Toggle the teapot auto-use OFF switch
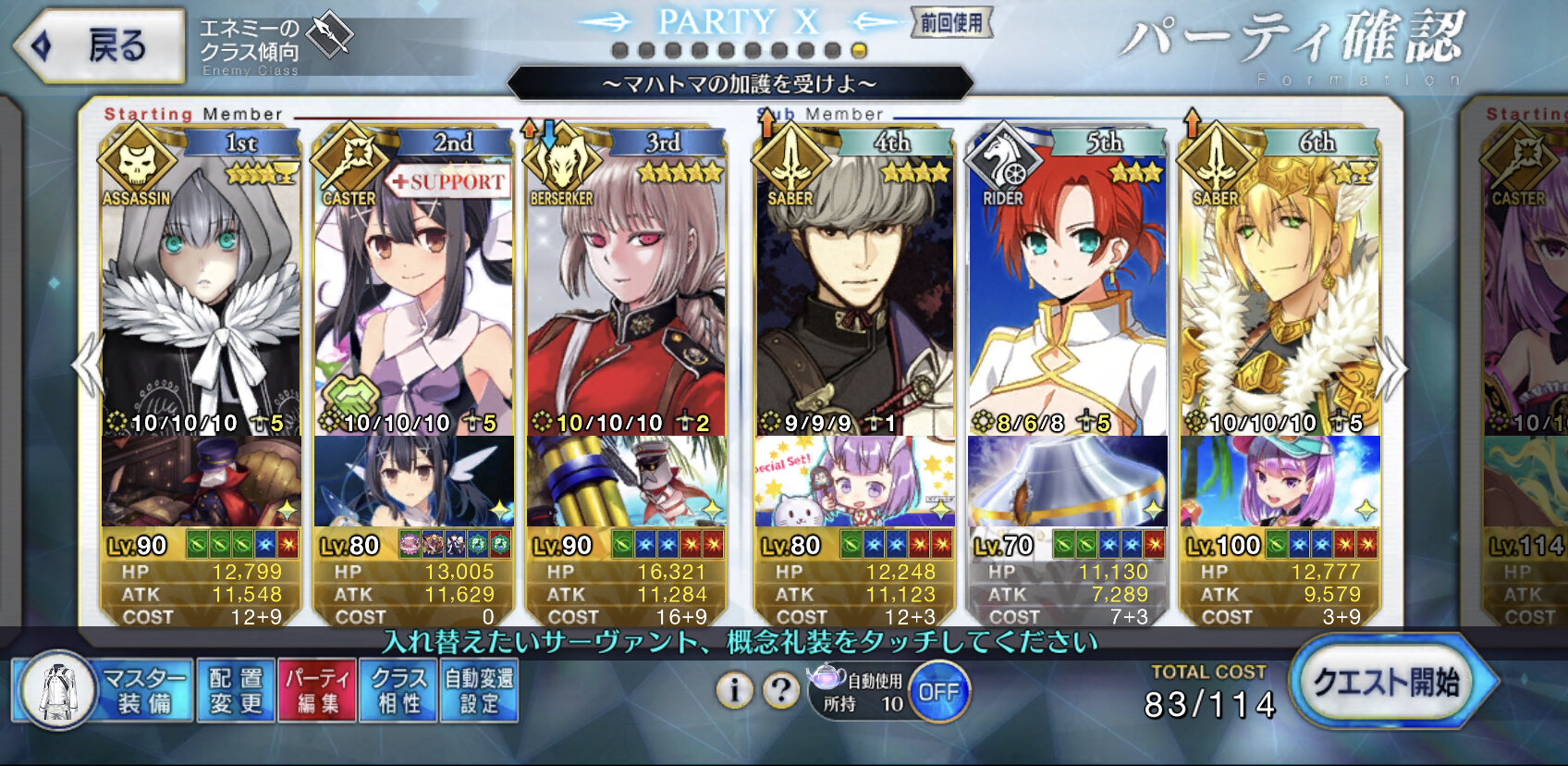 coord(938,691)
